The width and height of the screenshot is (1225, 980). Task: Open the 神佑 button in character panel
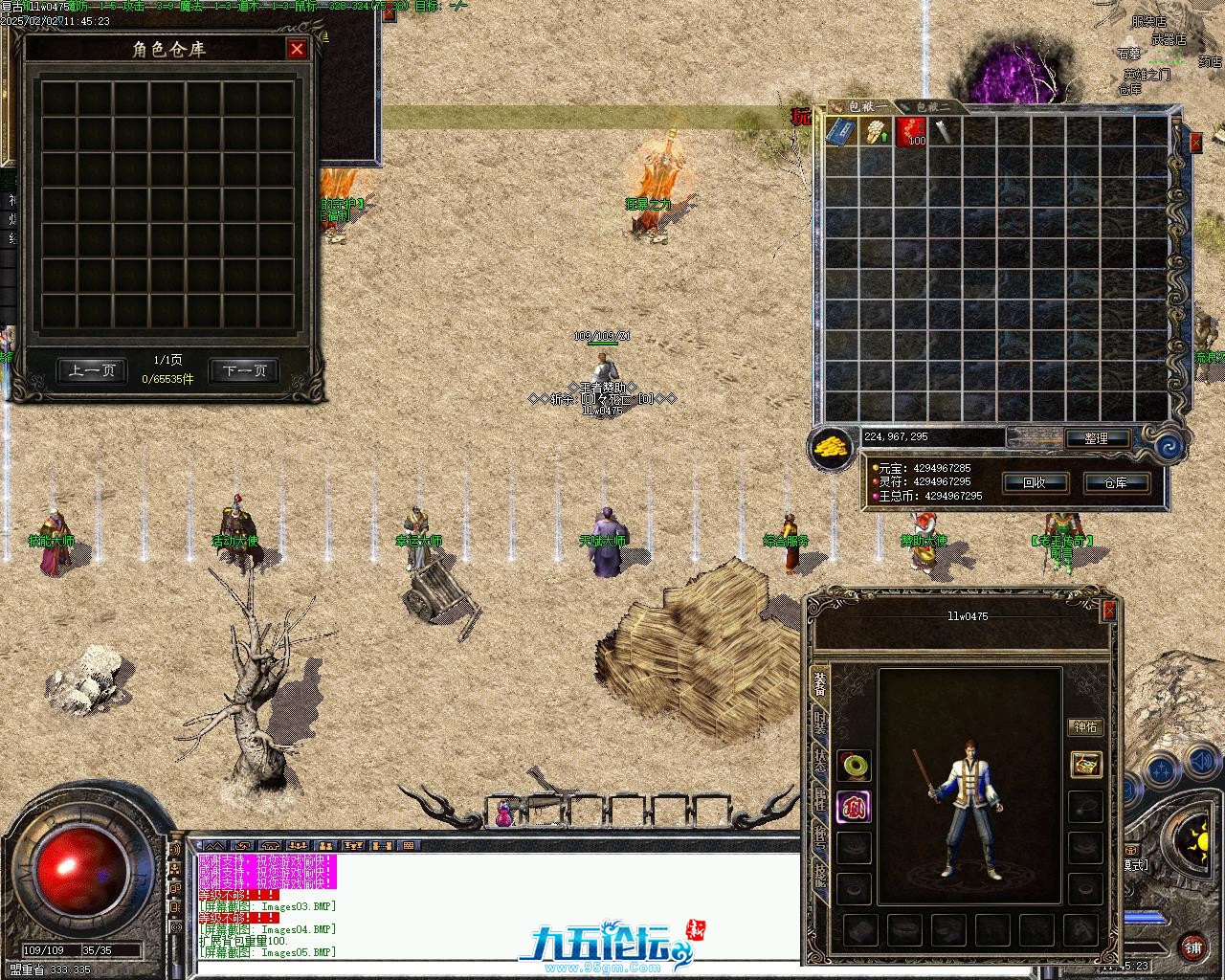(1085, 727)
